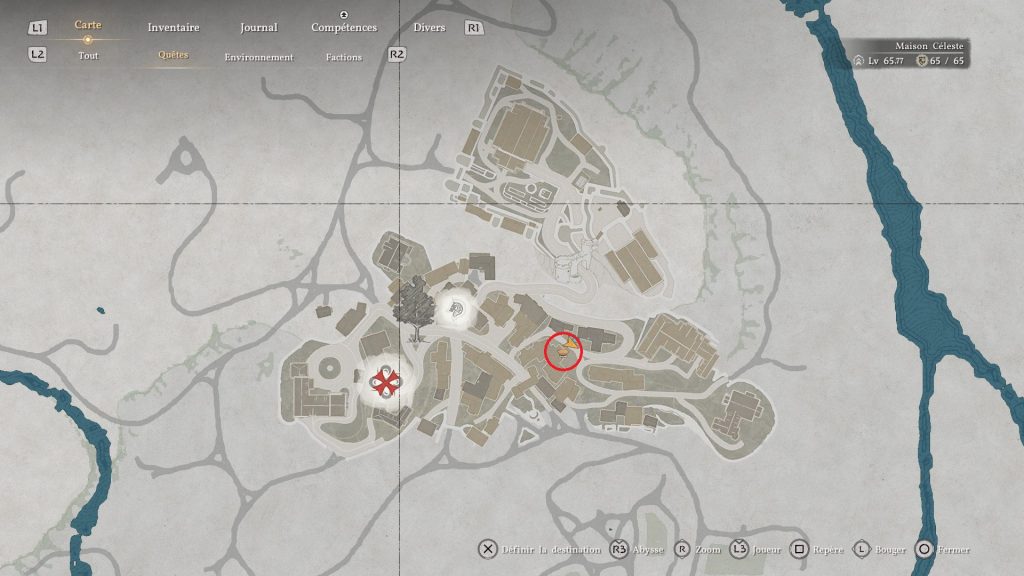Switch to the Environnement map filter

(259, 57)
